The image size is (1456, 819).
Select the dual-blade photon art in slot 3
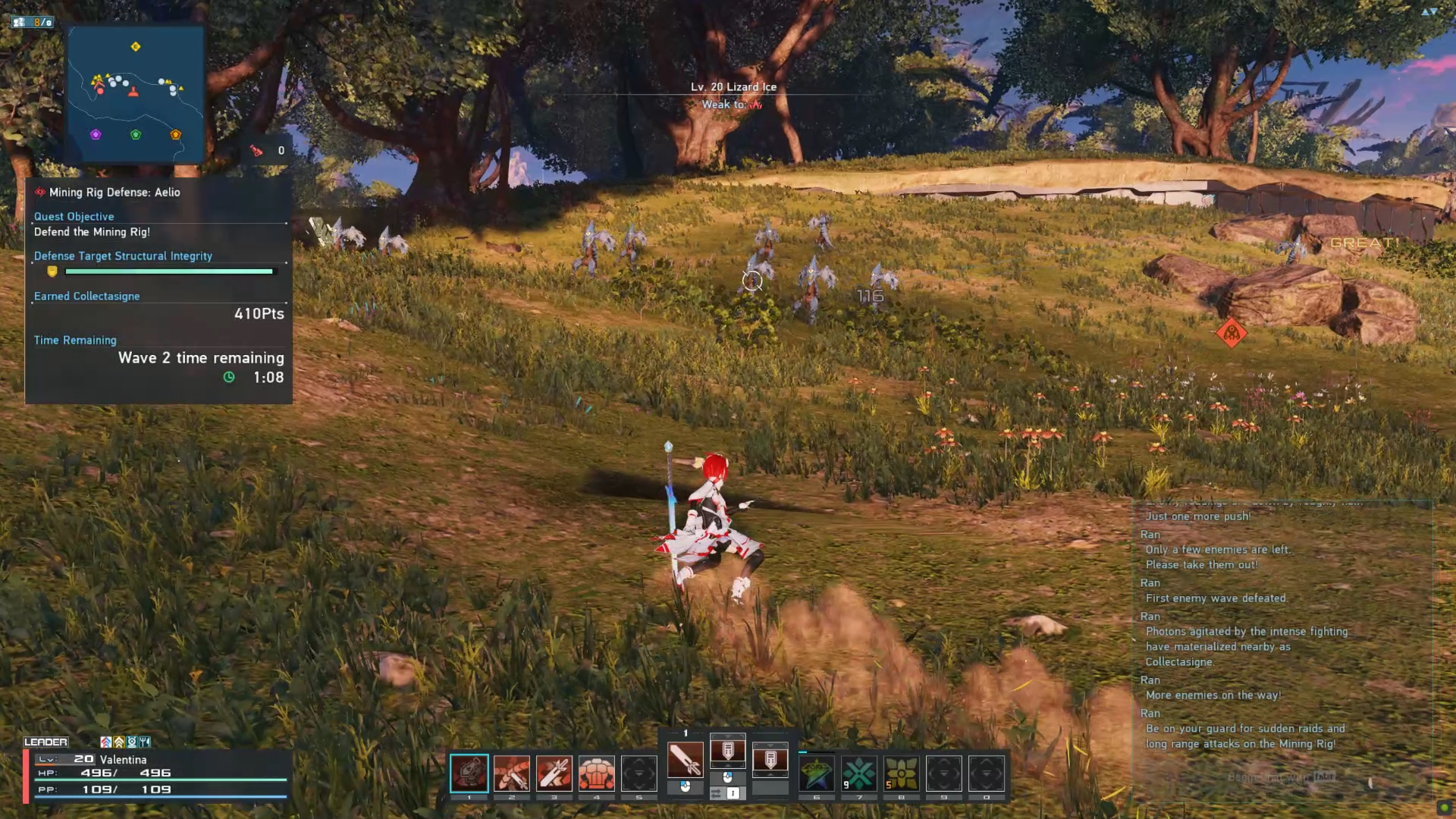click(x=554, y=773)
